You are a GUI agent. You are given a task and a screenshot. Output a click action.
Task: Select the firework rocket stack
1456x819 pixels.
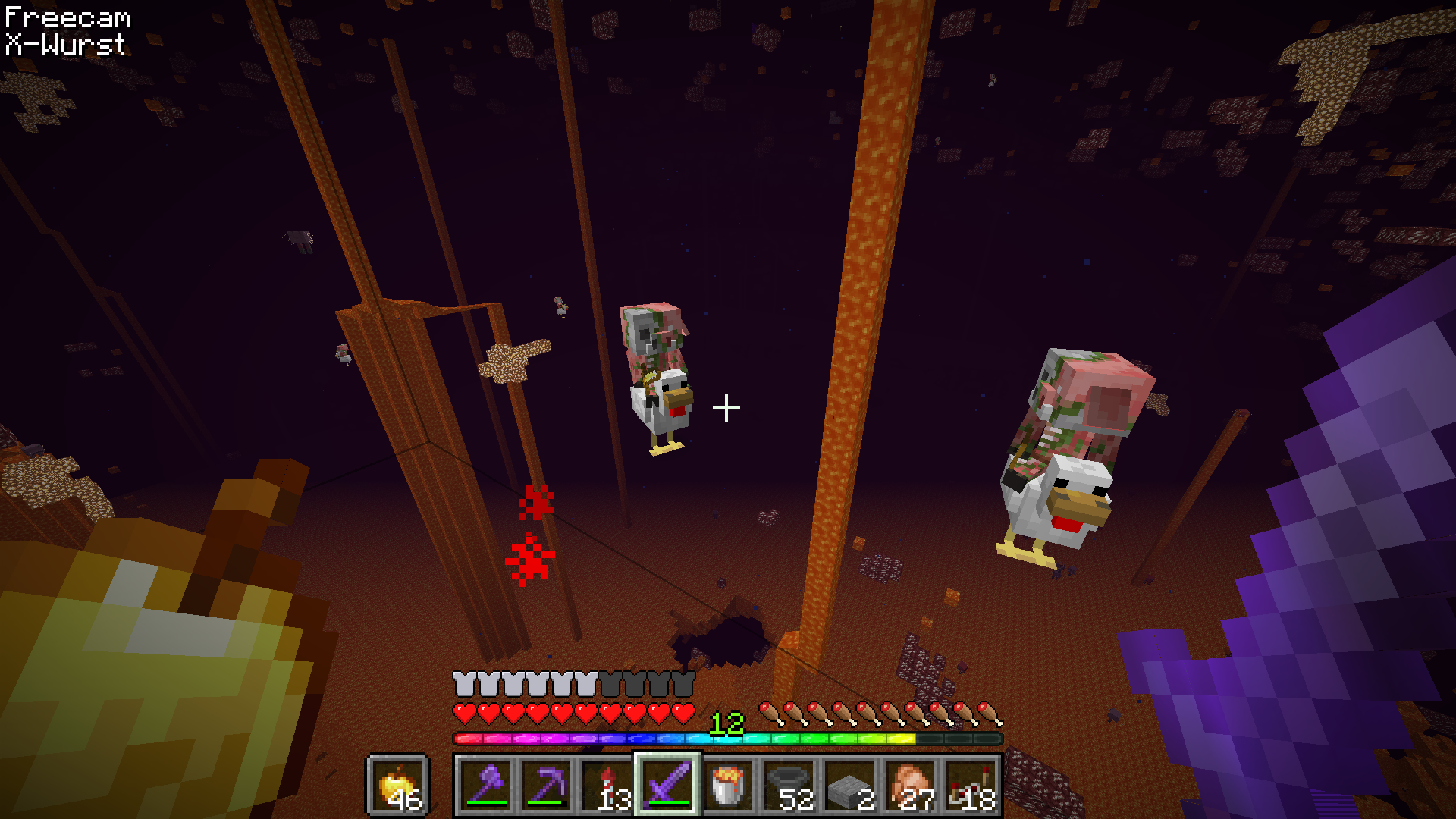[607, 784]
